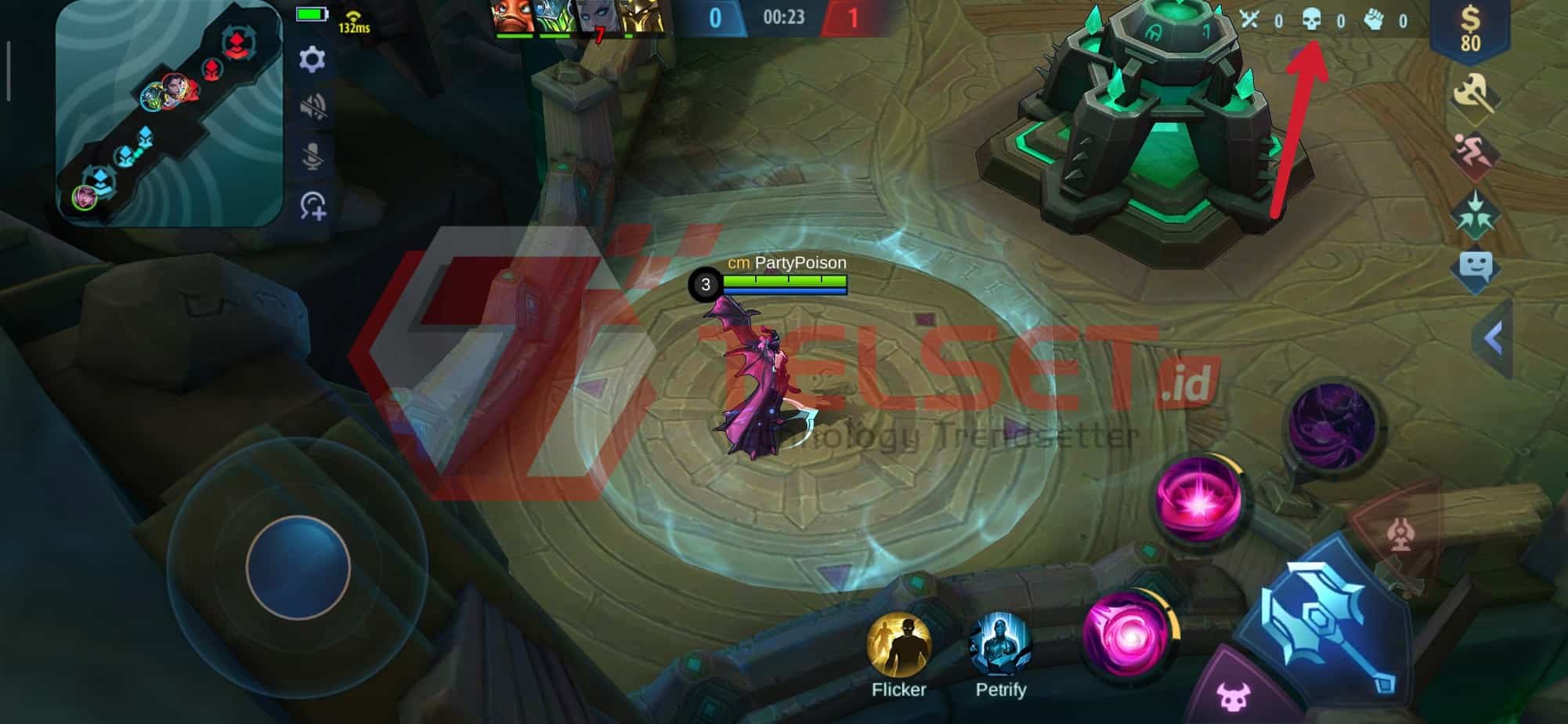The width and height of the screenshot is (1568, 724).
Task: Use the Petrify spell
Action: (x=1000, y=646)
